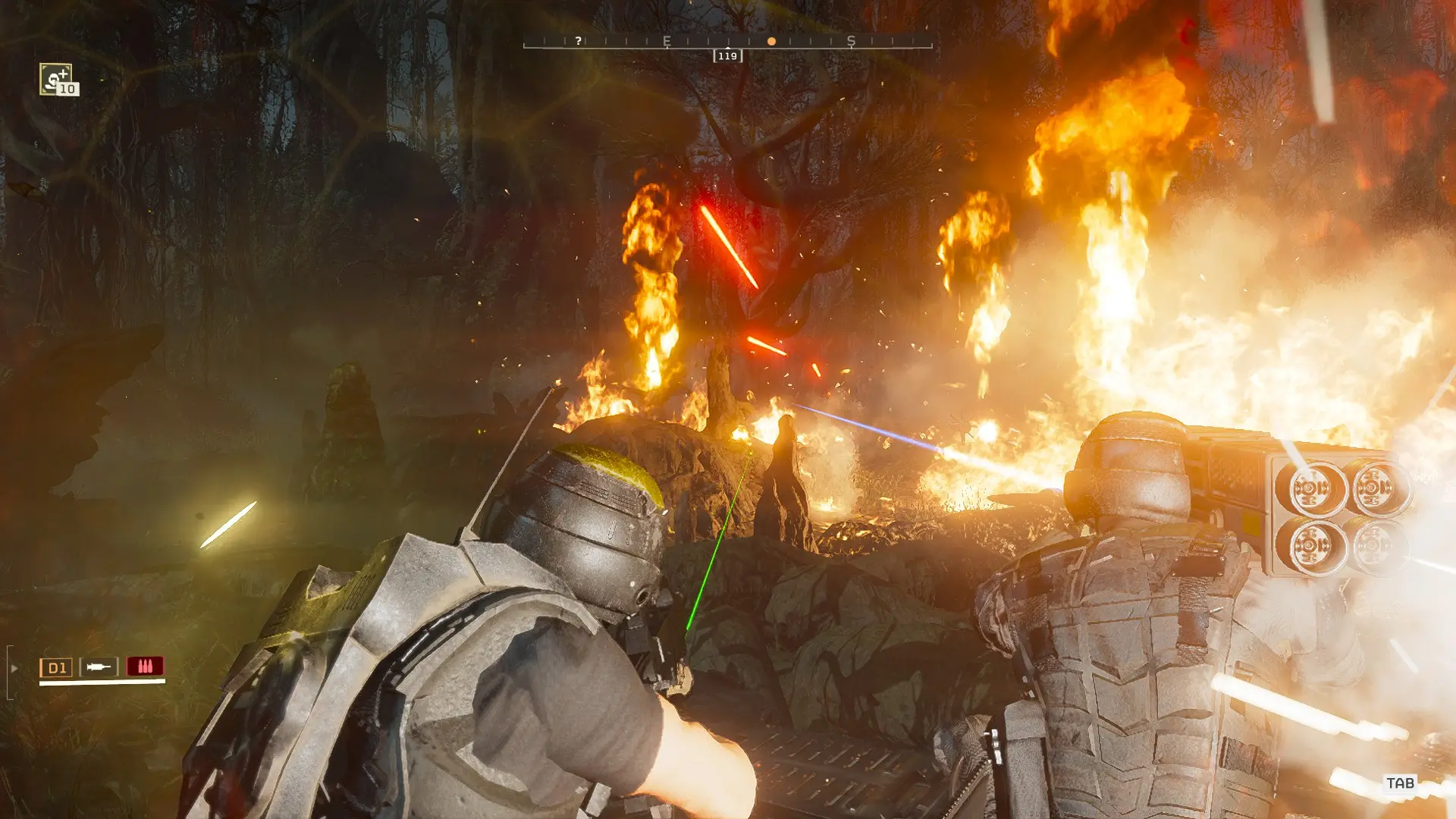Click the orange objective dot on compass
Image resolution: width=1456 pixels, height=819 pixels.
[x=771, y=42]
